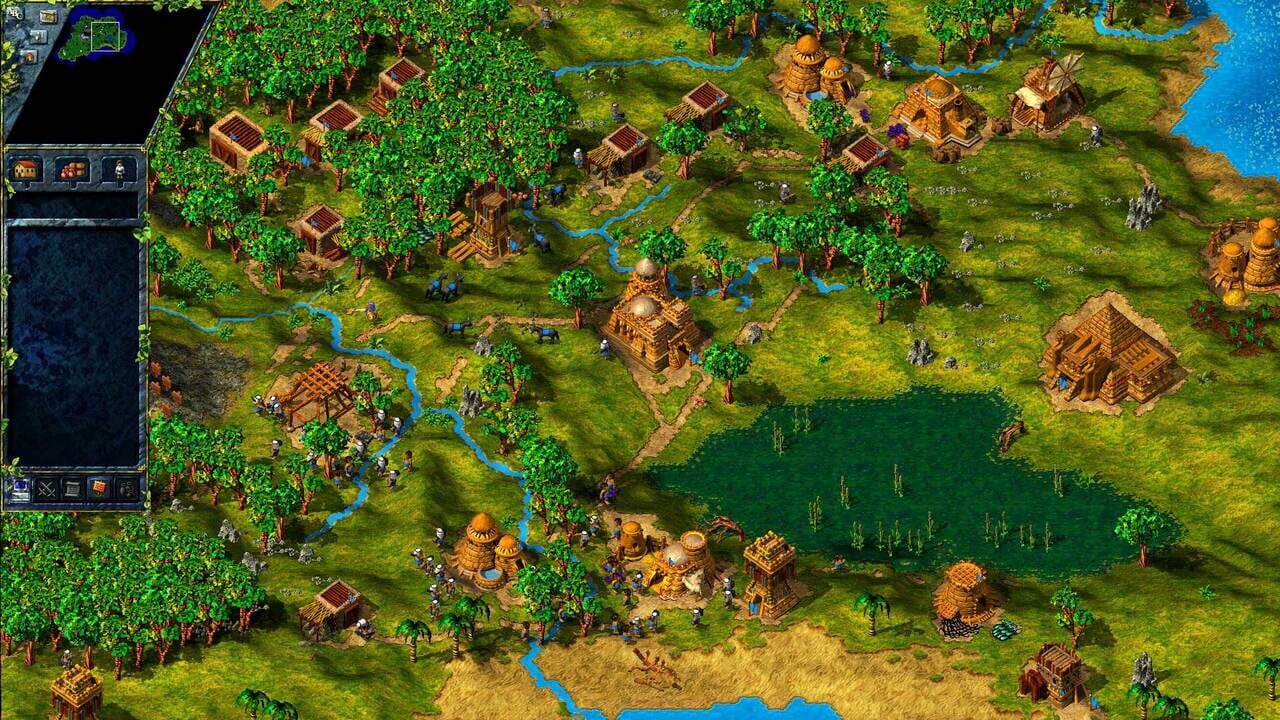Toggle the small house overlay icon under the ABC button
Image resolution: width=1280 pixels, height=720 pixels.
tap(30, 55)
